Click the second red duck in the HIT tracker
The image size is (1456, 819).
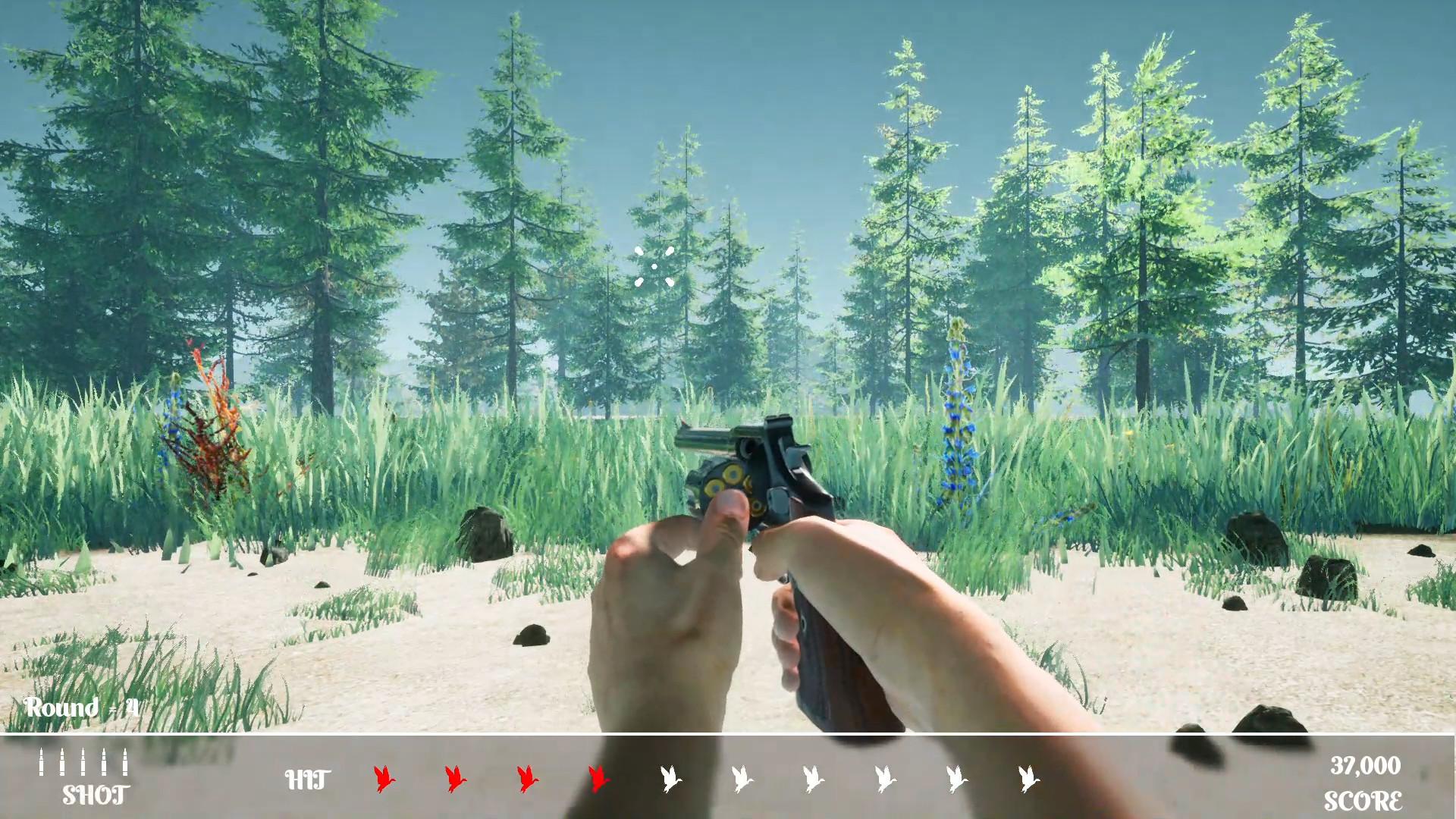click(x=455, y=779)
